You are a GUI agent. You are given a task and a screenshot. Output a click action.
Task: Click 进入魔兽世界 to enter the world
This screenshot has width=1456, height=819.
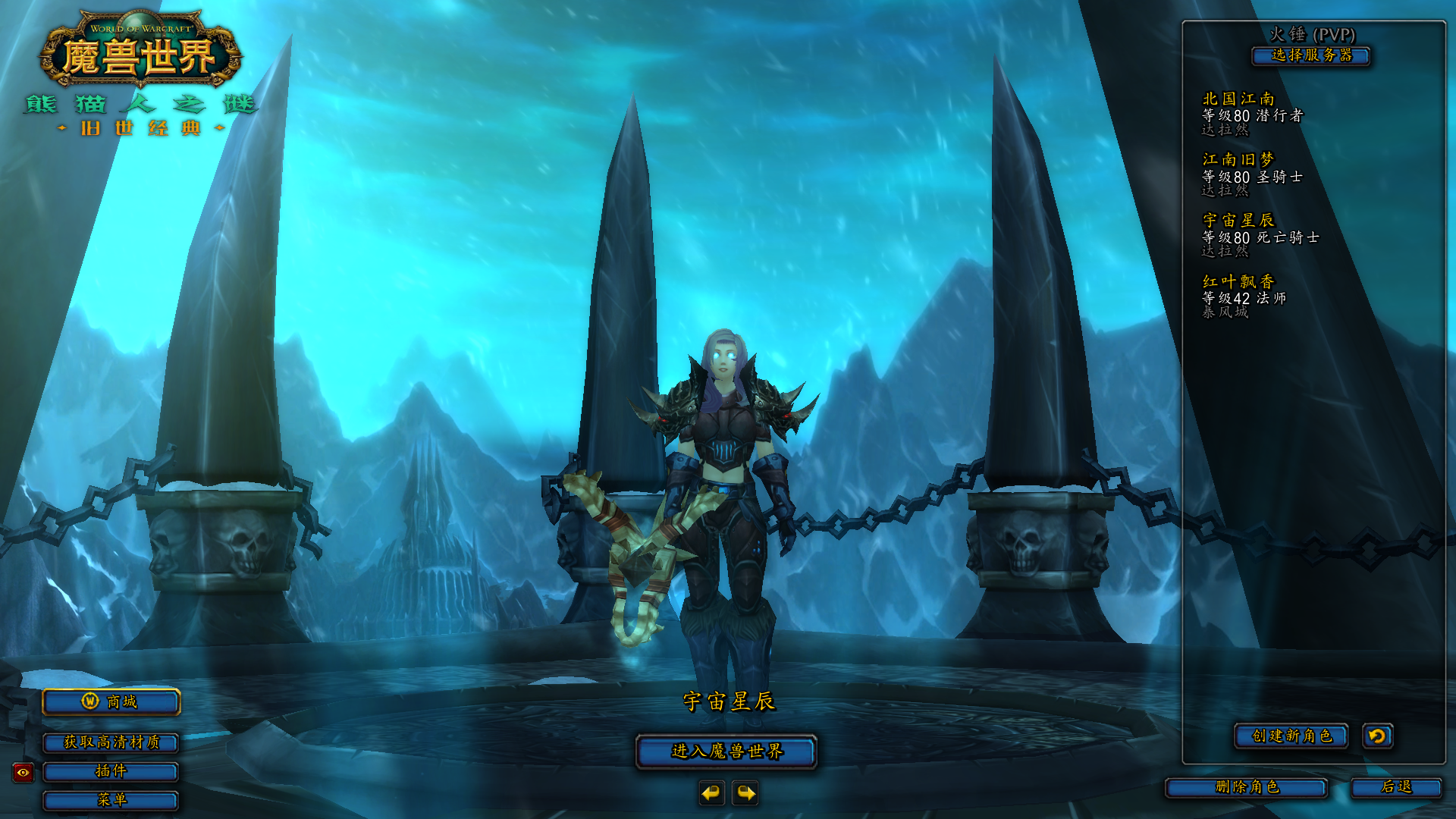tap(726, 752)
